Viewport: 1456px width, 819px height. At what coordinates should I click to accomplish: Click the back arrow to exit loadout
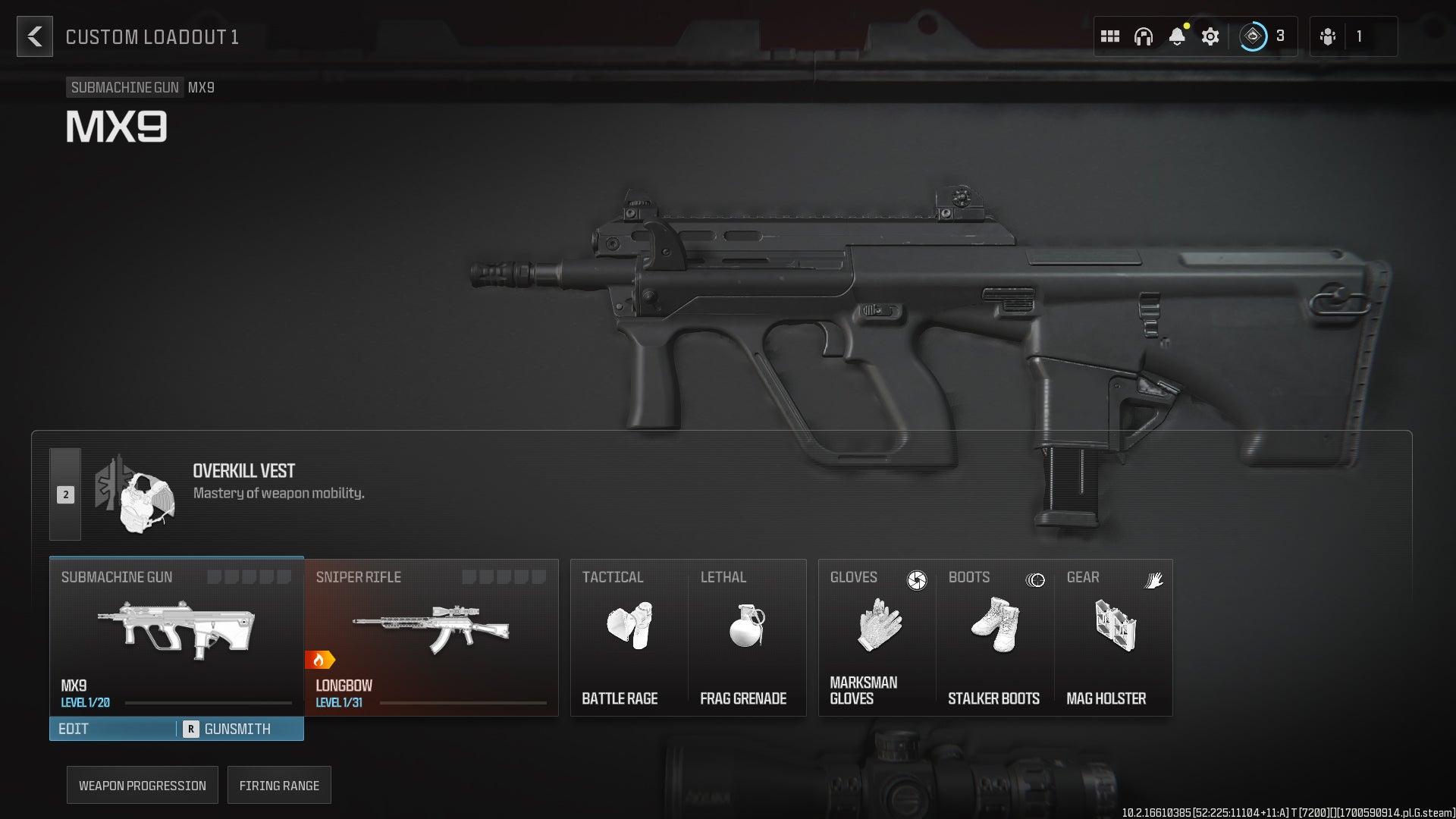tap(33, 36)
